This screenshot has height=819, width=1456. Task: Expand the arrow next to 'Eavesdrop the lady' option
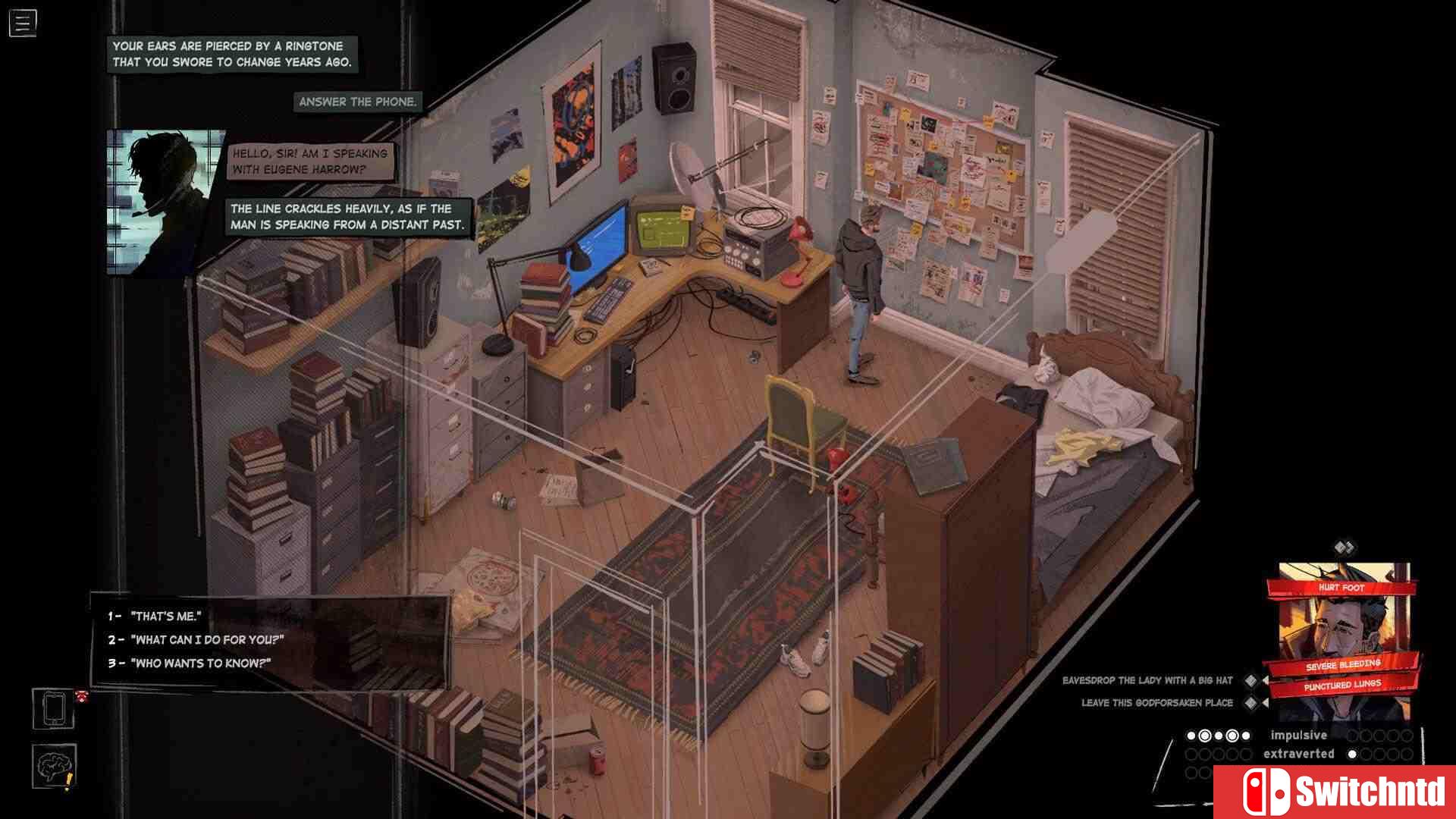[x=1266, y=680]
